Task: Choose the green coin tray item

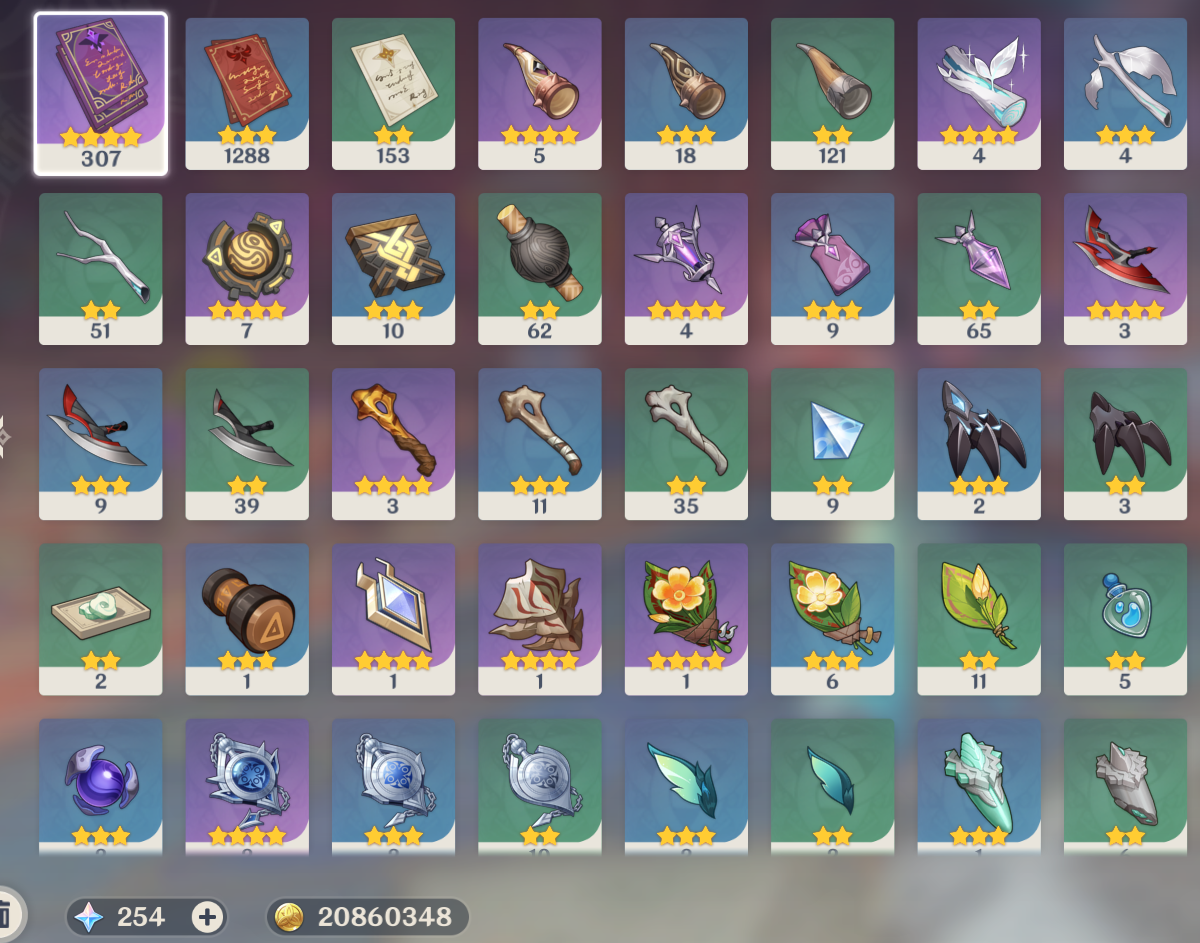Action: [101, 618]
